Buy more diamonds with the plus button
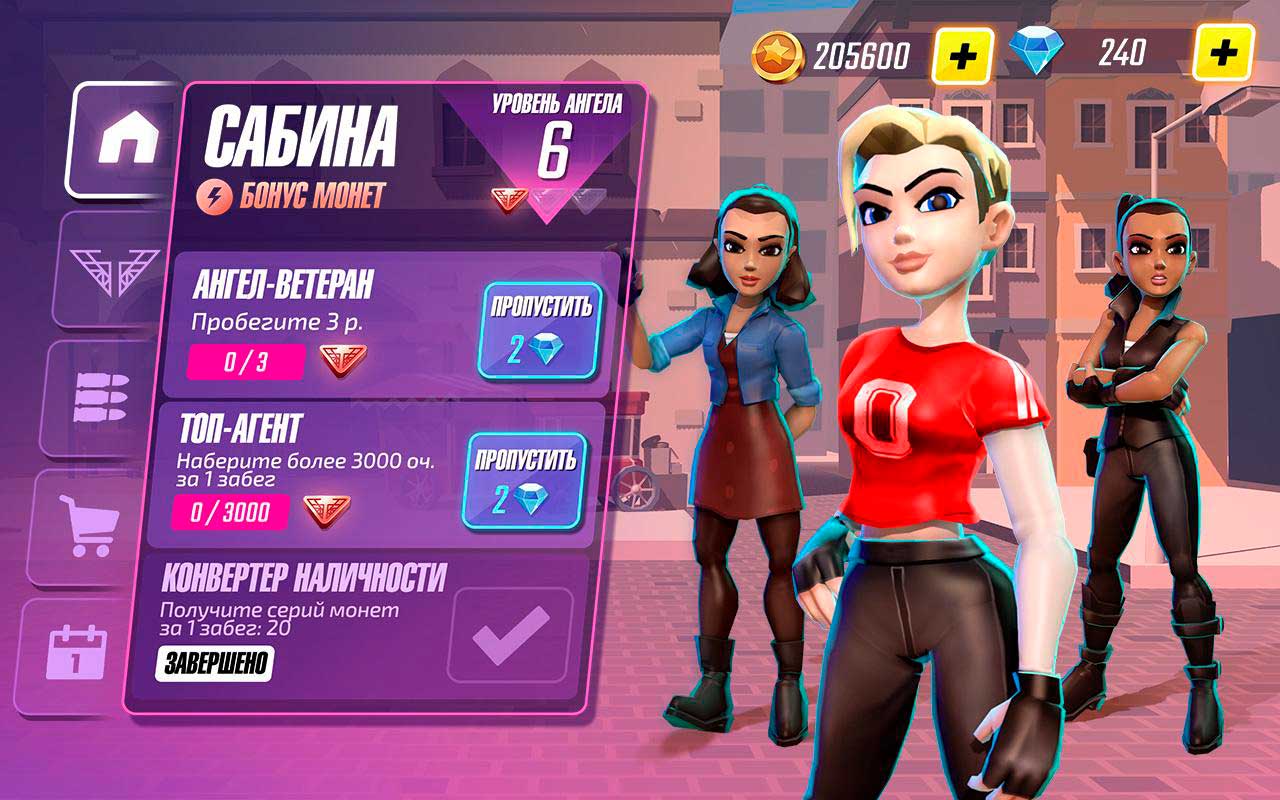 1223,53
